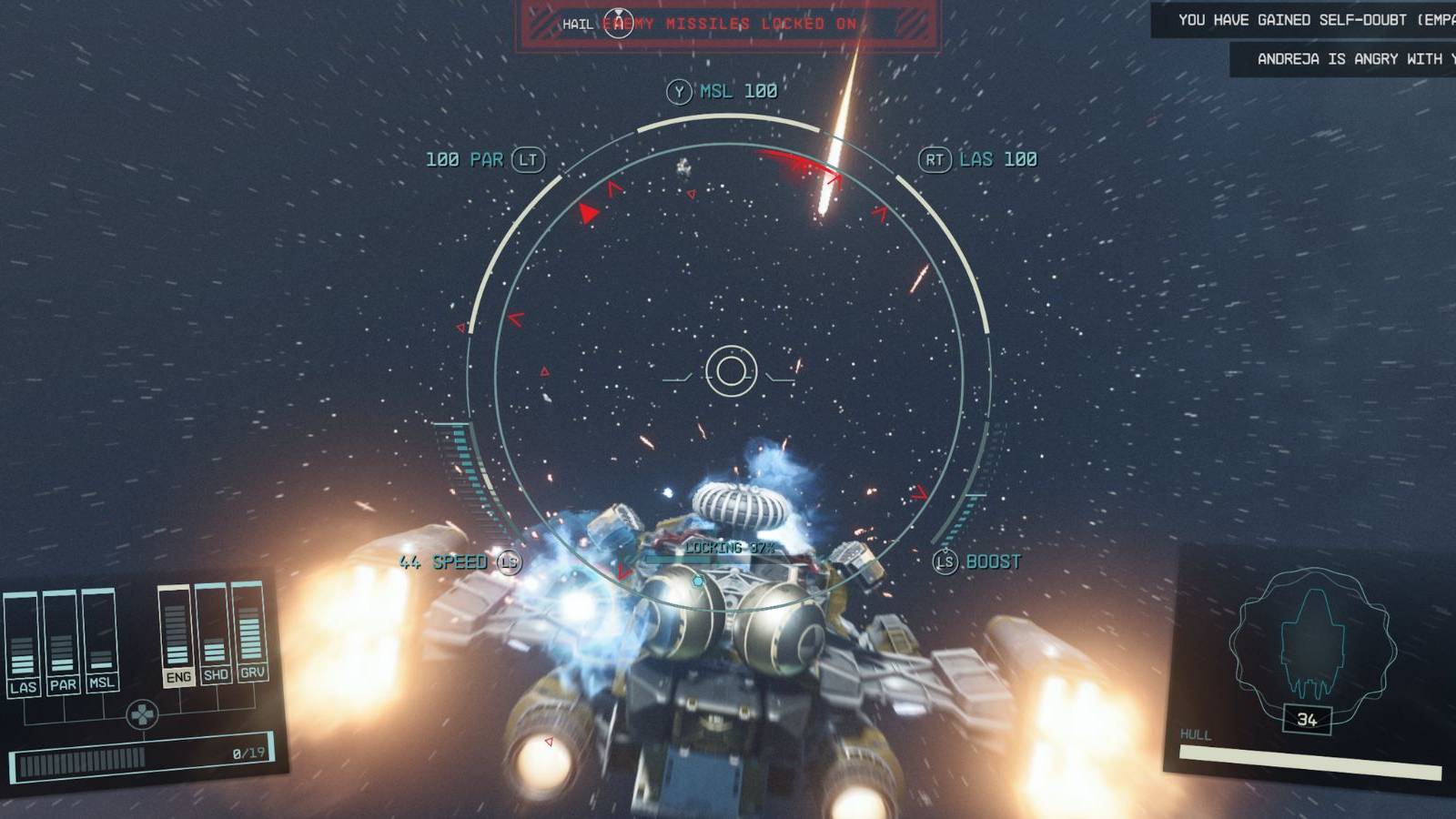Image resolution: width=1456 pixels, height=819 pixels.
Task: Select the Y button missile weapon icon
Action: tap(679, 90)
